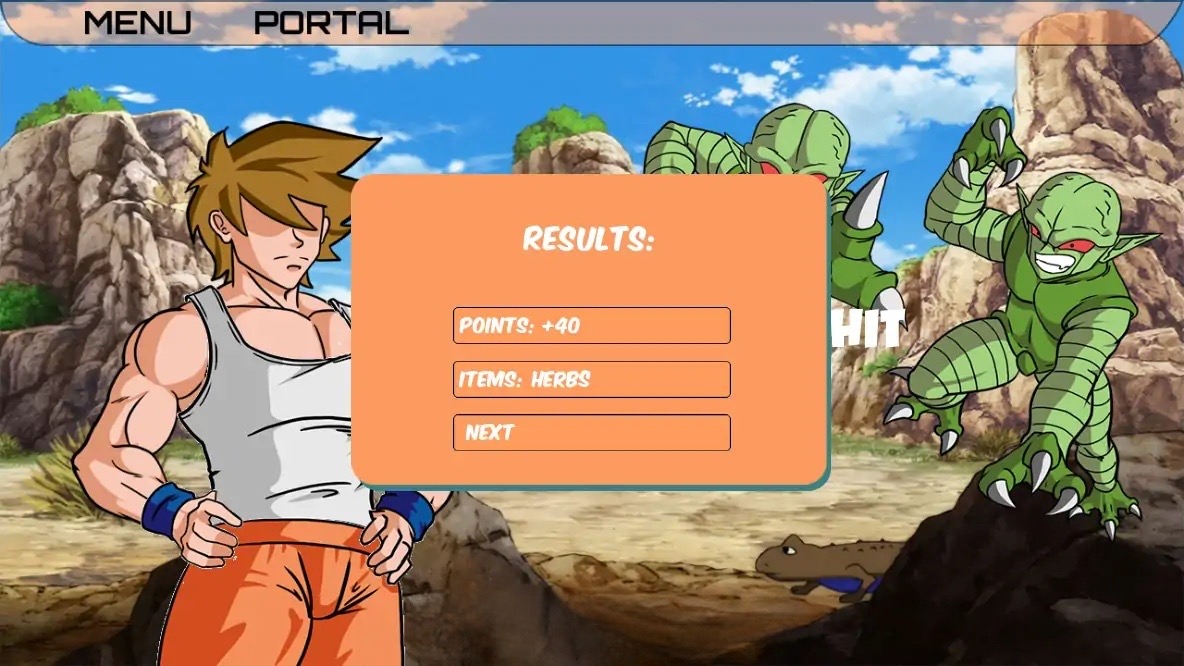Open the PORTAL option
The image size is (1184, 666).
pos(331,23)
